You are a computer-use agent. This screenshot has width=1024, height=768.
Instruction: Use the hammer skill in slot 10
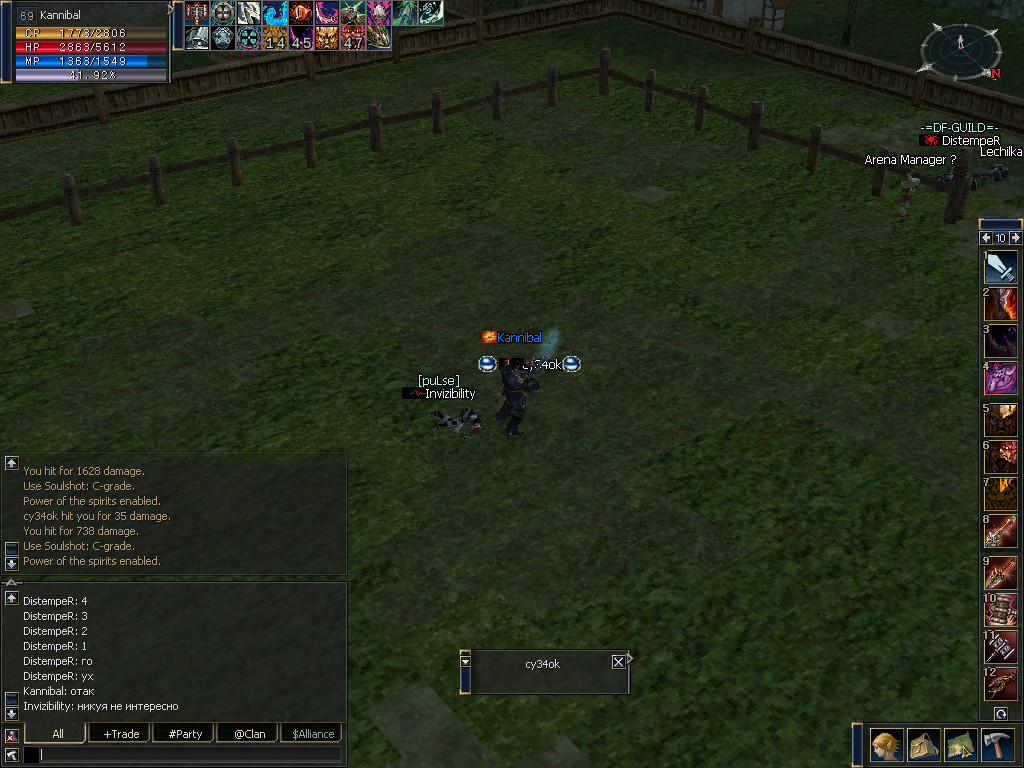coord(1001,609)
